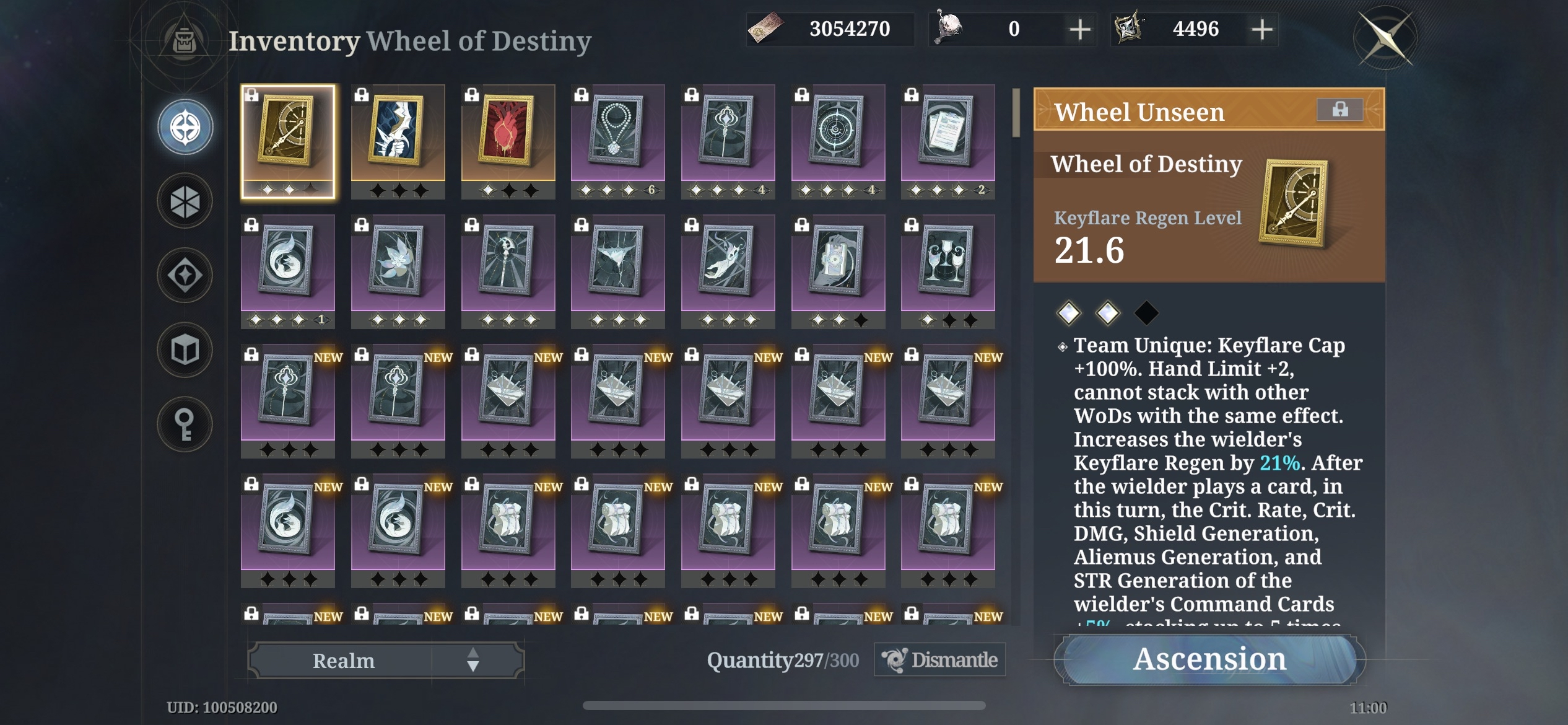Open the hexagon crystal category tab
The height and width of the screenshot is (725, 1568).
[185, 201]
